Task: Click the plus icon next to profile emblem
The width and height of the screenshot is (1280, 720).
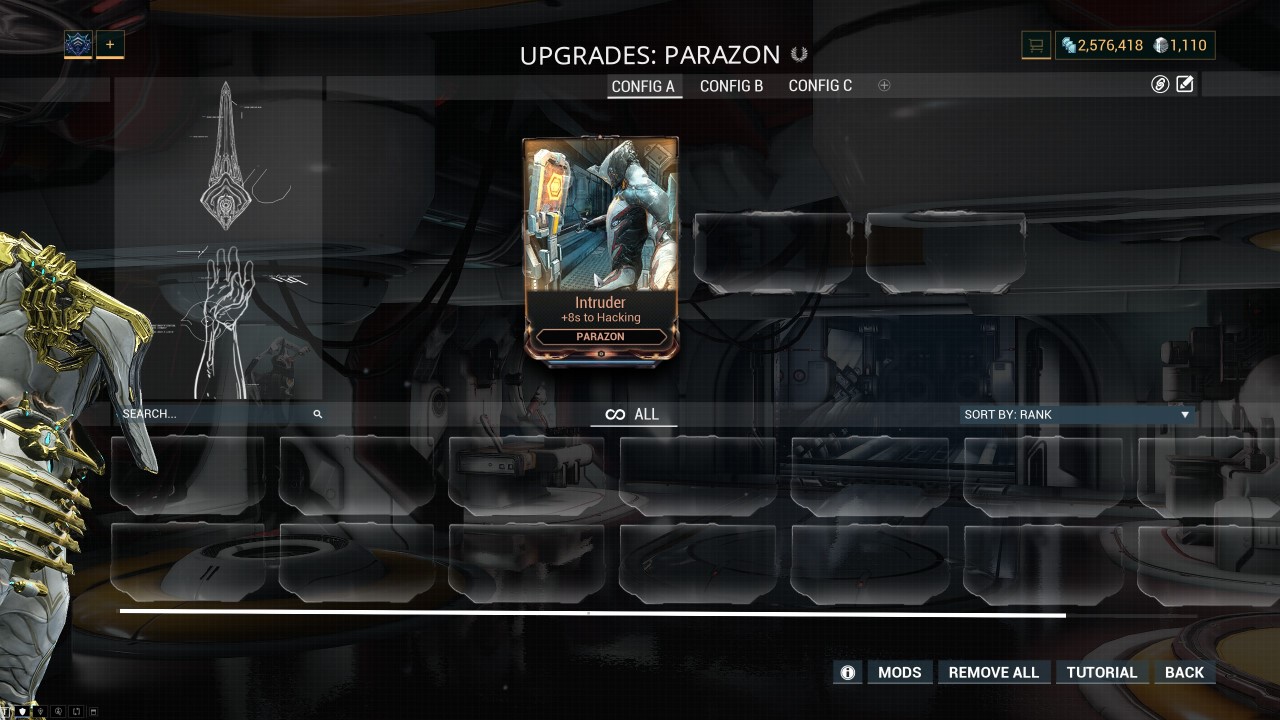Action: click(110, 44)
